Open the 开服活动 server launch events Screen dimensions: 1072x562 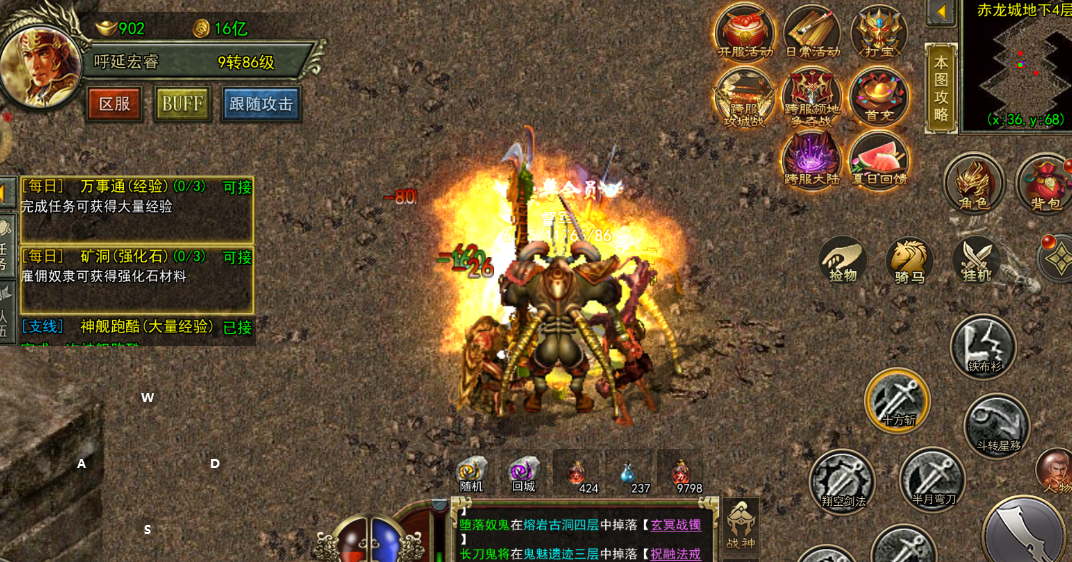click(744, 32)
